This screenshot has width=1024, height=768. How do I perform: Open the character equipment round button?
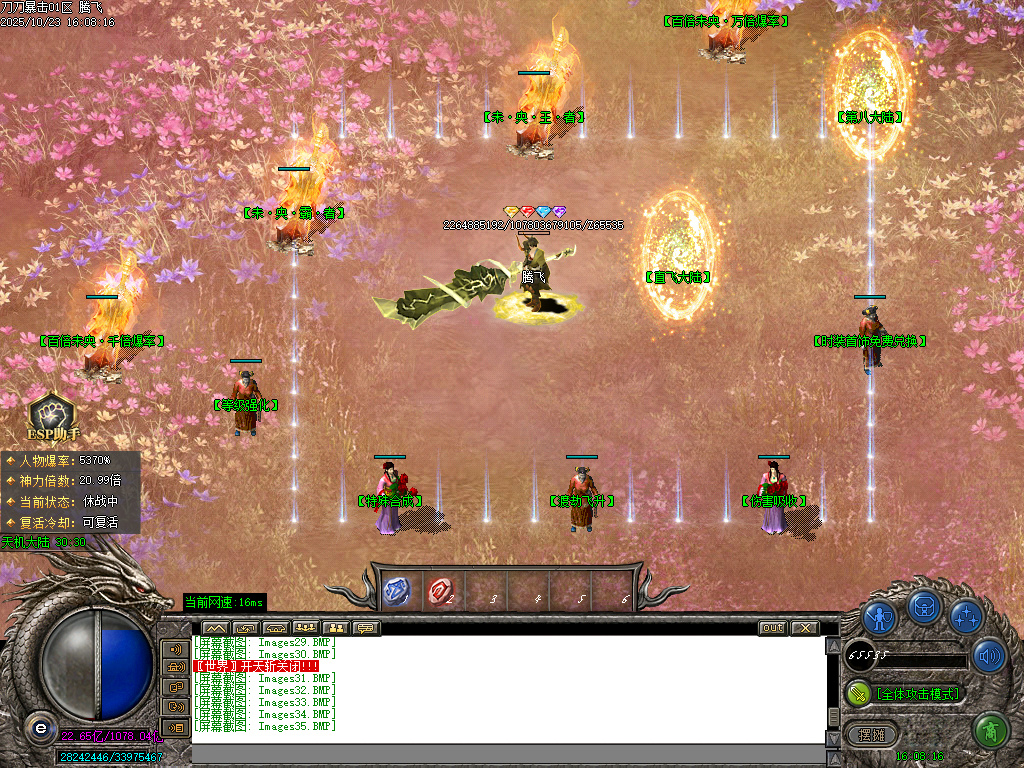tap(879, 617)
